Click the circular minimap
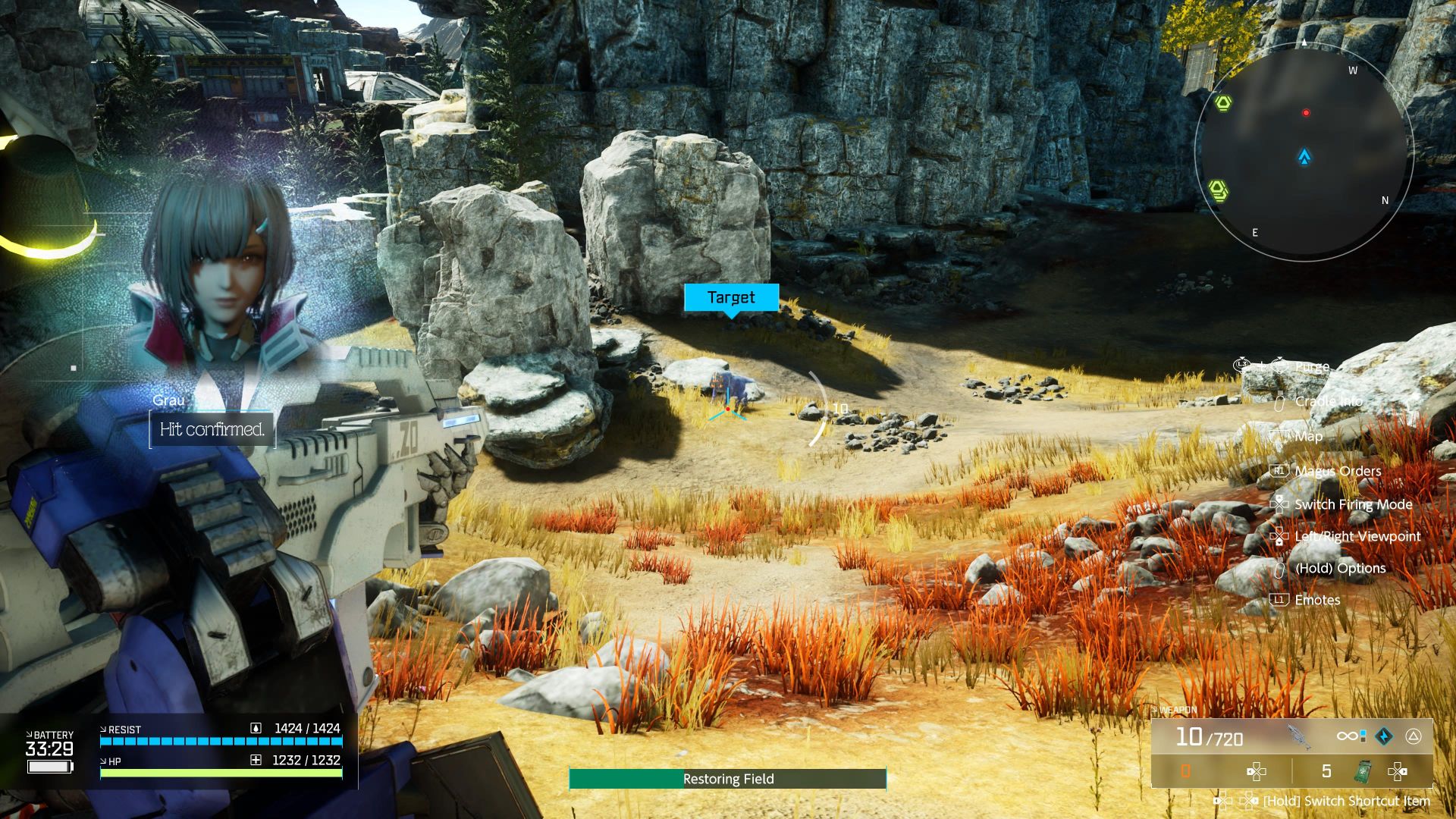 (x=1304, y=152)
